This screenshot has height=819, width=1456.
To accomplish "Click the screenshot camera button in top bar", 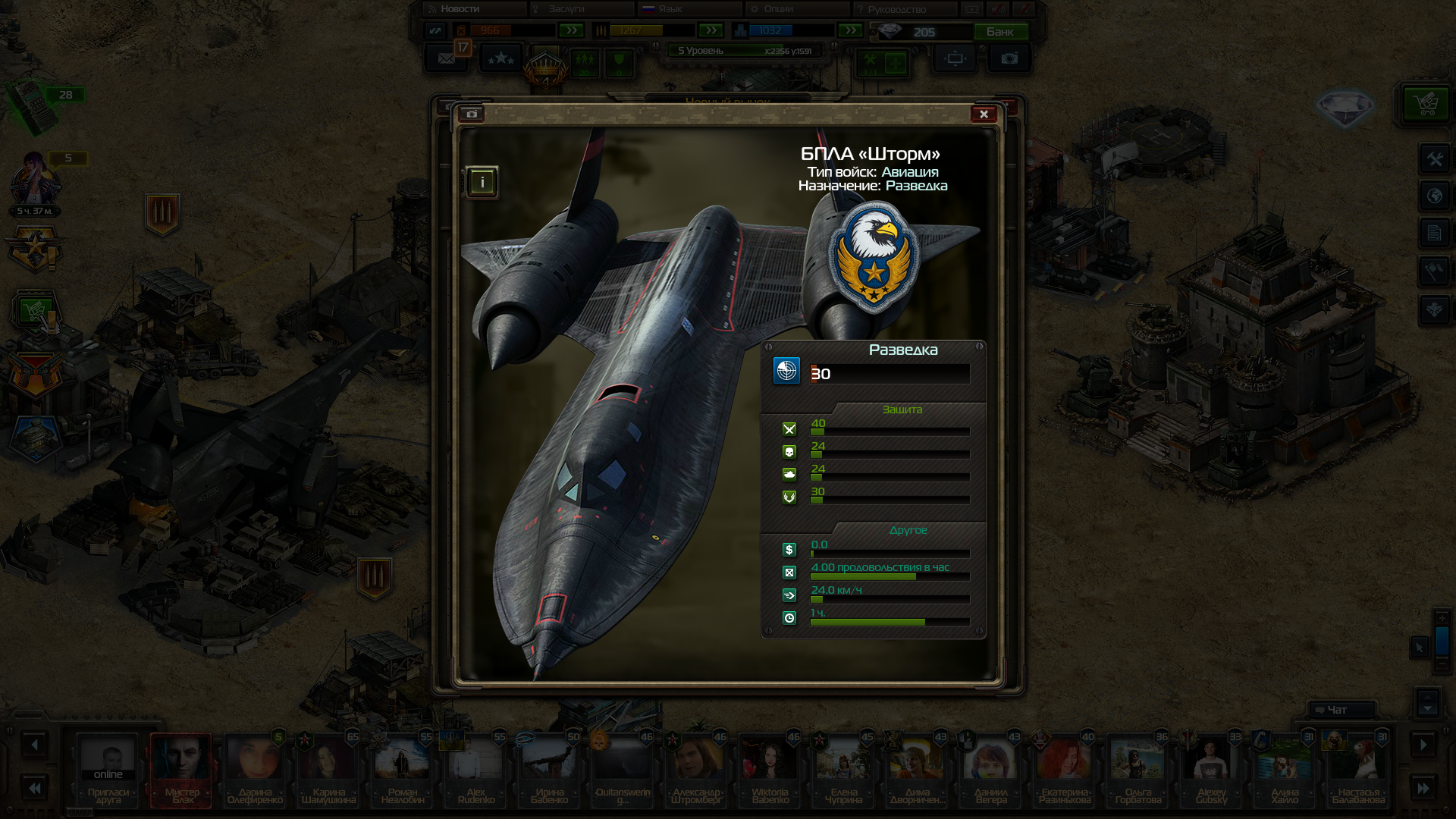I will coord(1009,58).
